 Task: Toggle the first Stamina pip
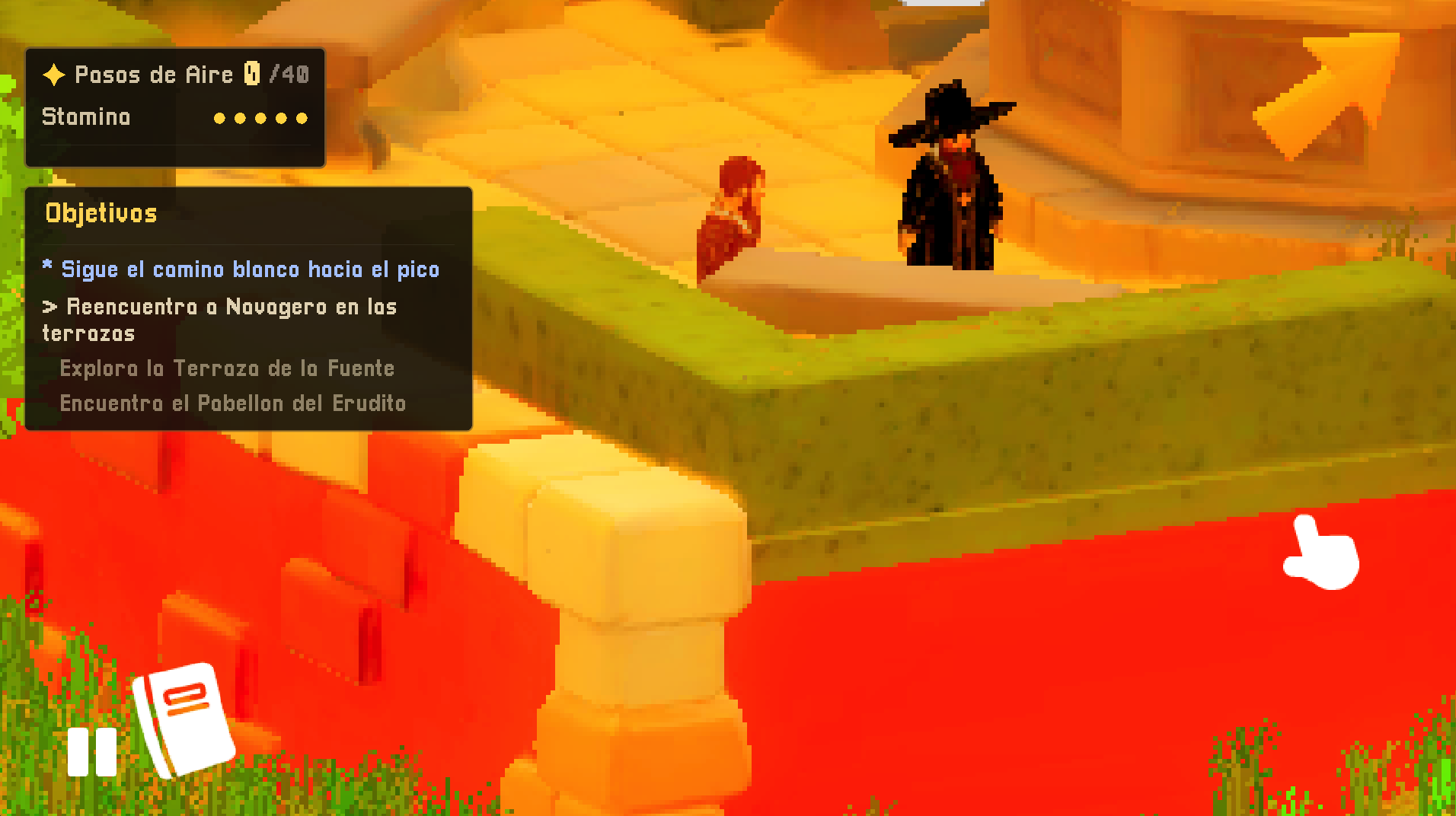pos(219,117)
